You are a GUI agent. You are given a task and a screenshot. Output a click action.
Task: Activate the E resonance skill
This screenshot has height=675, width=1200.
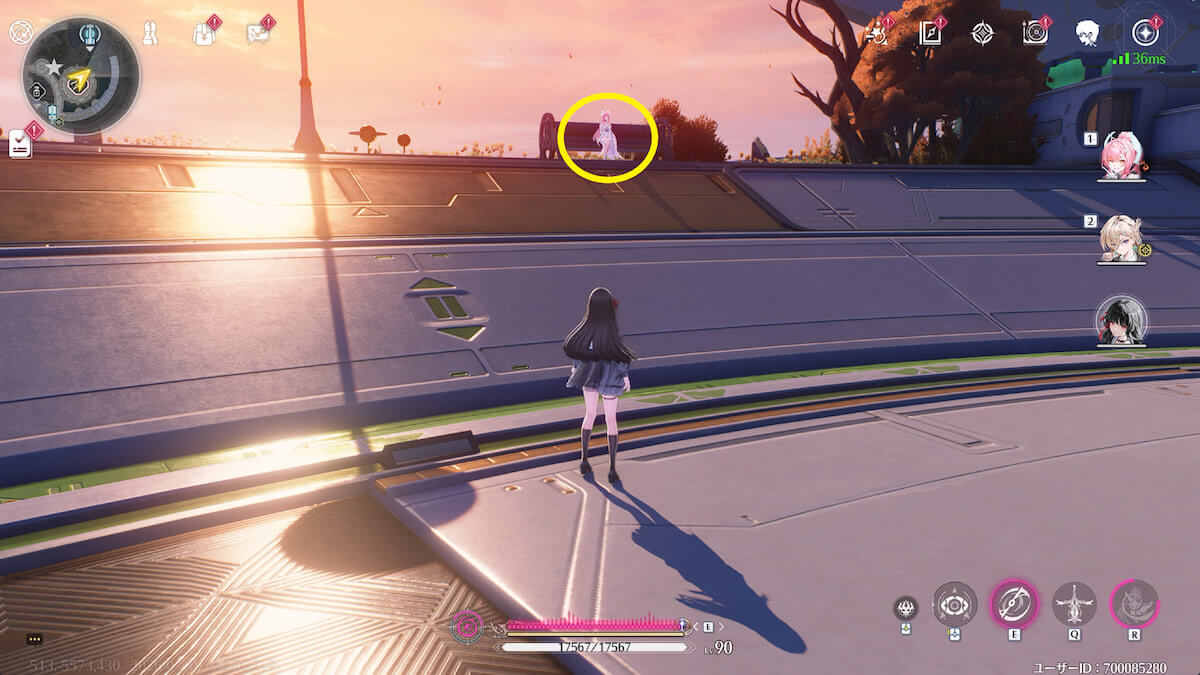click(x=1014, y=604)
